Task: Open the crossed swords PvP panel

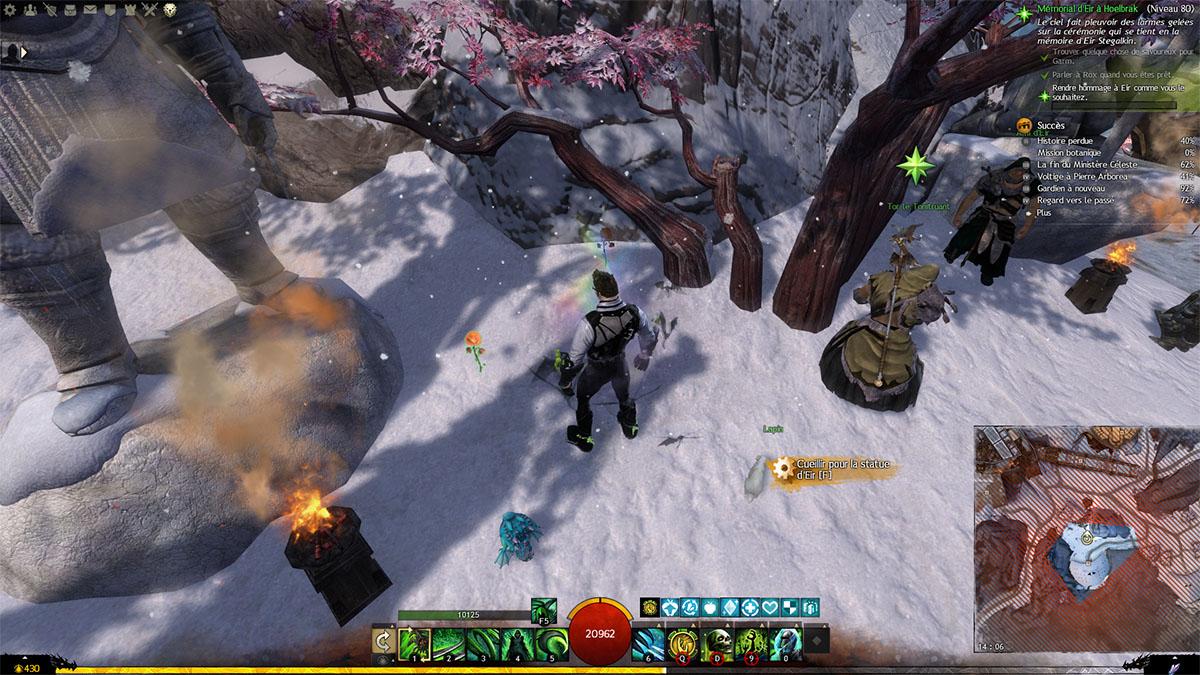Action: point(152,10)
